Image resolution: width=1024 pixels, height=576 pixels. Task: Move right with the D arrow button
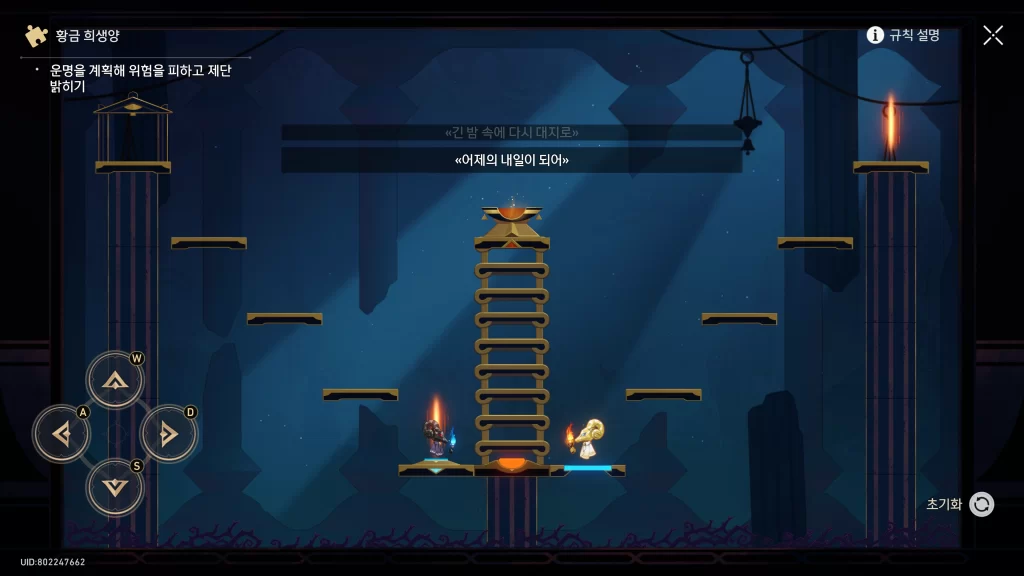168,434
